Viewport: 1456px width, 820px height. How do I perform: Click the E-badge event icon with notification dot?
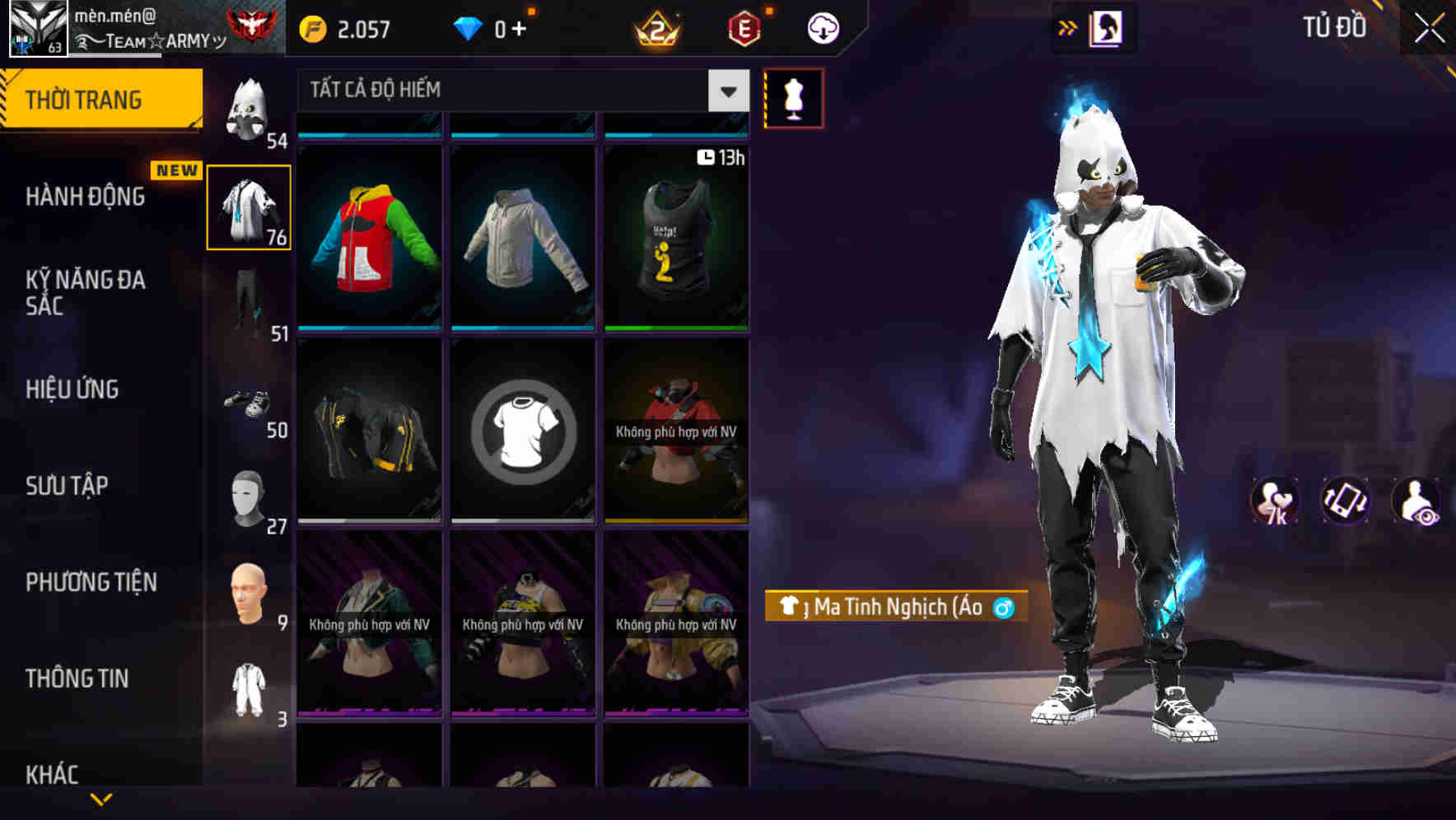click(741, 27)
